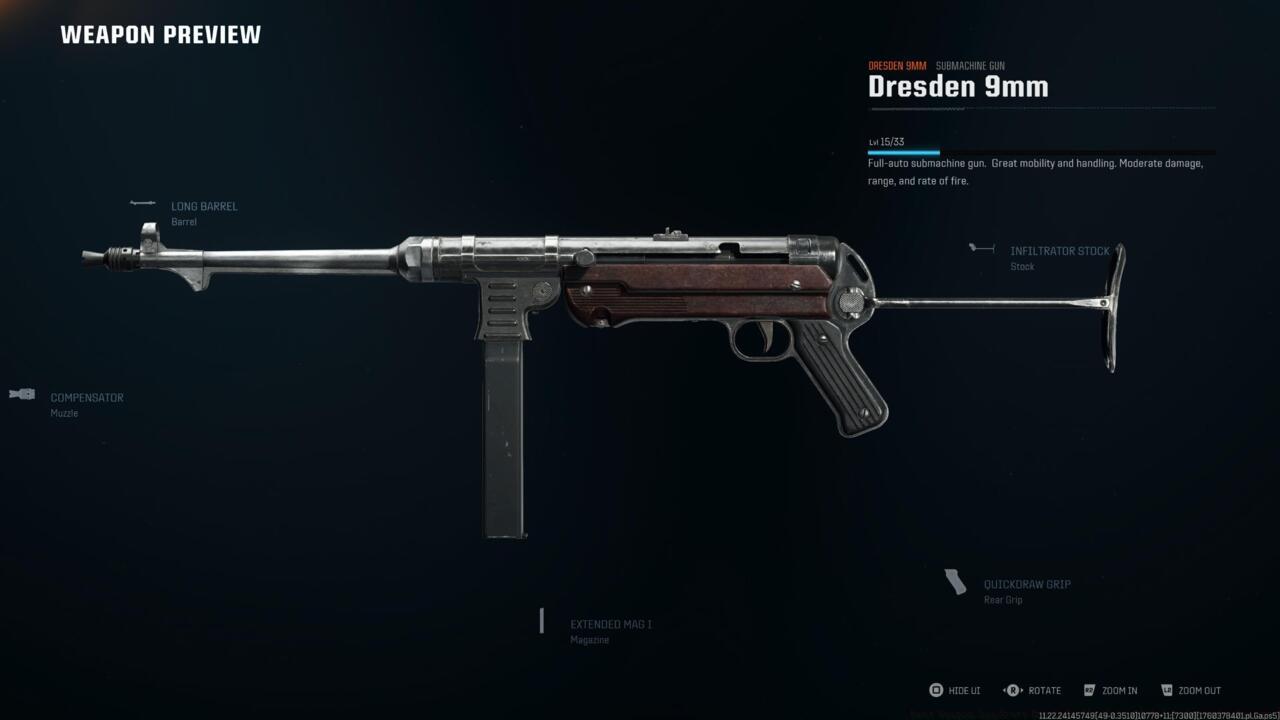Zoom out from the weapon view
The image size is (1280, 720).
point(1198,690)
